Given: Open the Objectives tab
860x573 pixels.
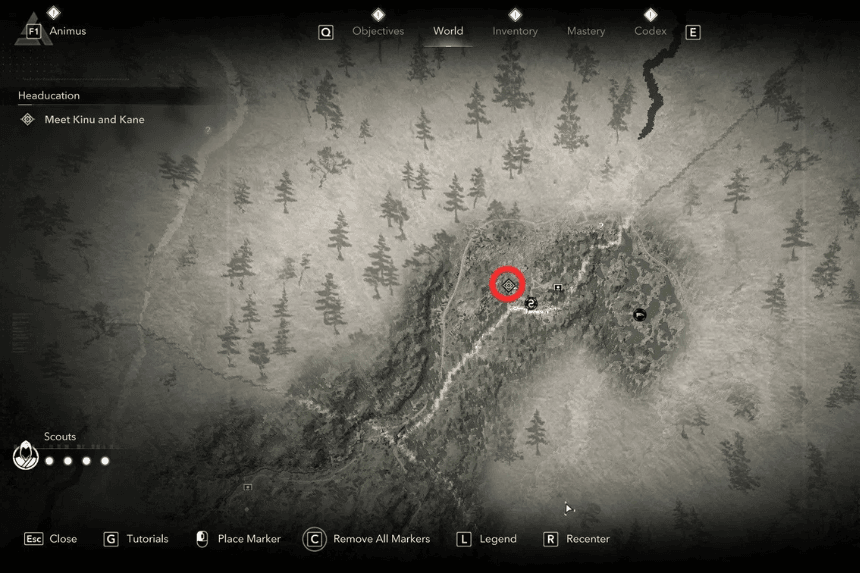Looking at the screenshot, I should point(378,31).
